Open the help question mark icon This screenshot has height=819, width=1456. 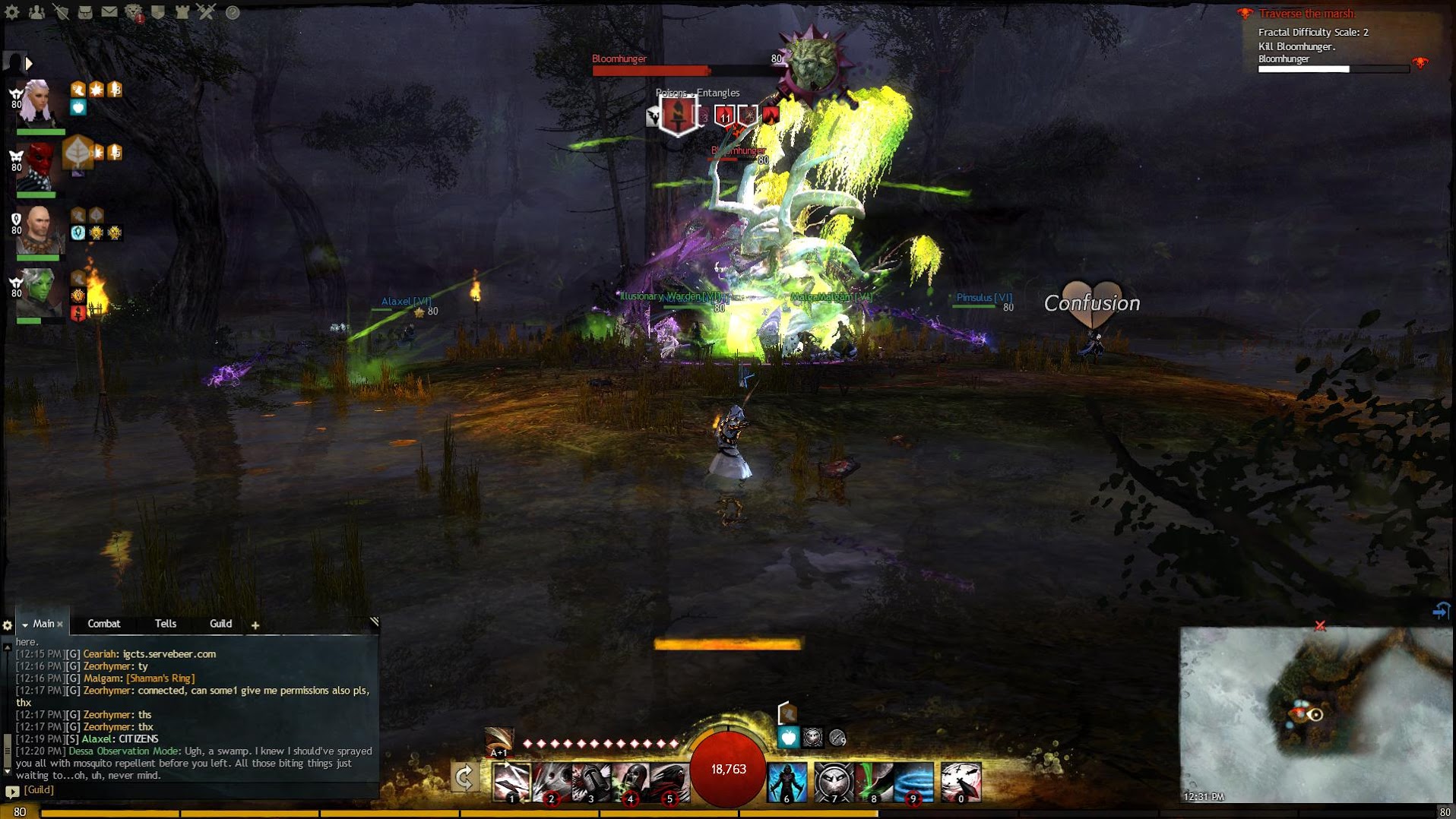pos(233,12)
